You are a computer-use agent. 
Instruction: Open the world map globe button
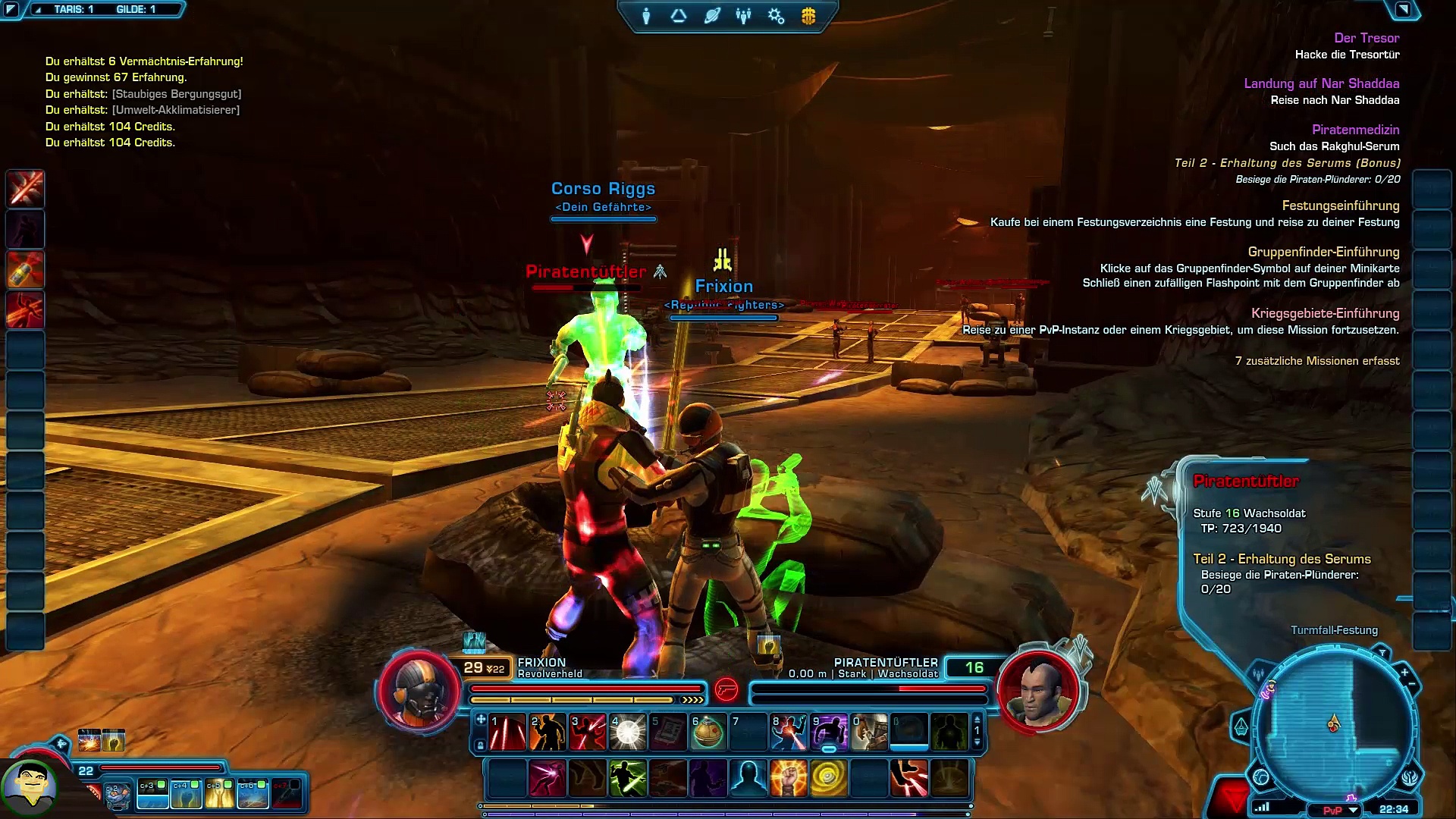tap(1261, 777)
